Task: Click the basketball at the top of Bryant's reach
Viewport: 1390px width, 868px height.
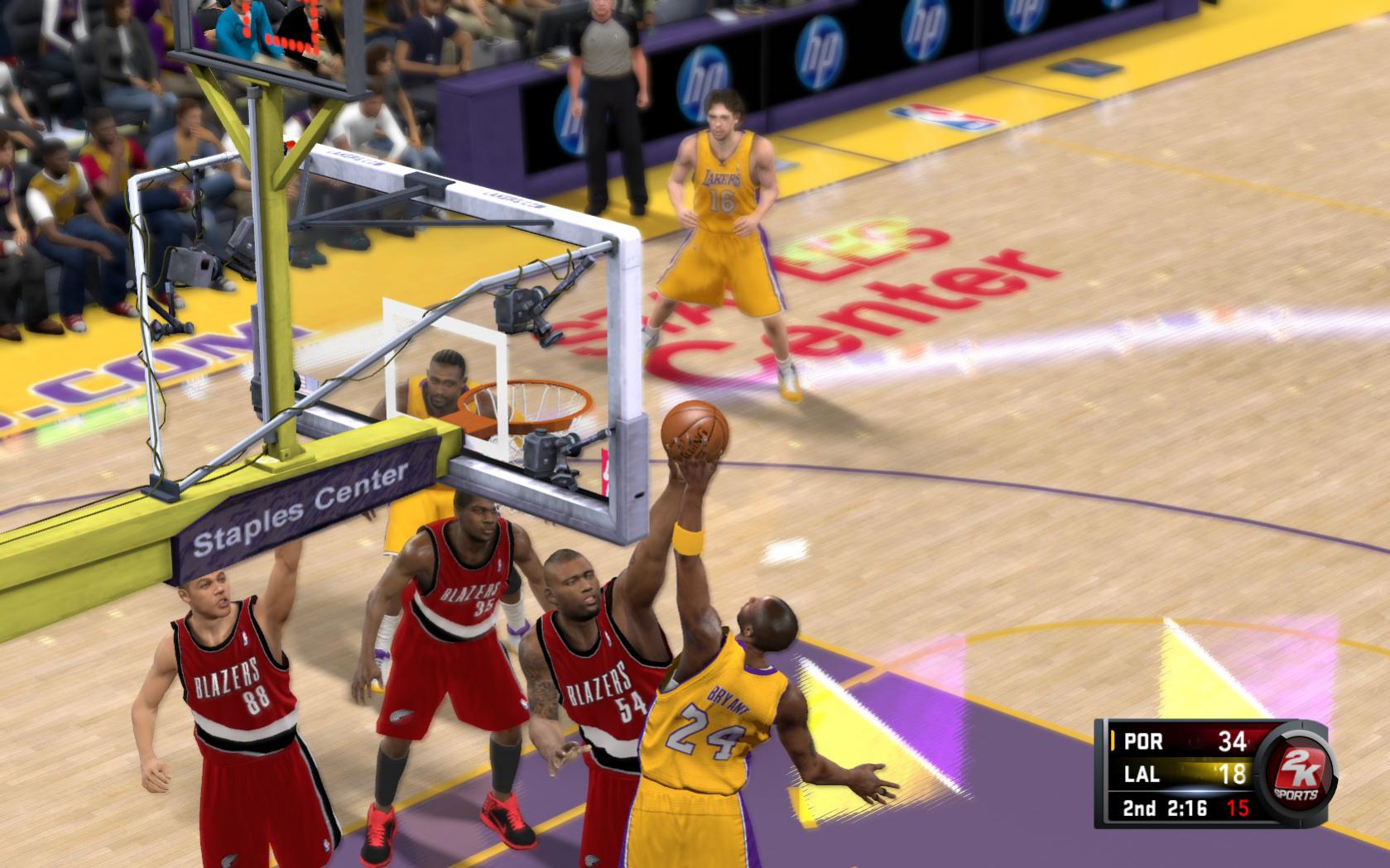Action: click(x=695, y=430)
